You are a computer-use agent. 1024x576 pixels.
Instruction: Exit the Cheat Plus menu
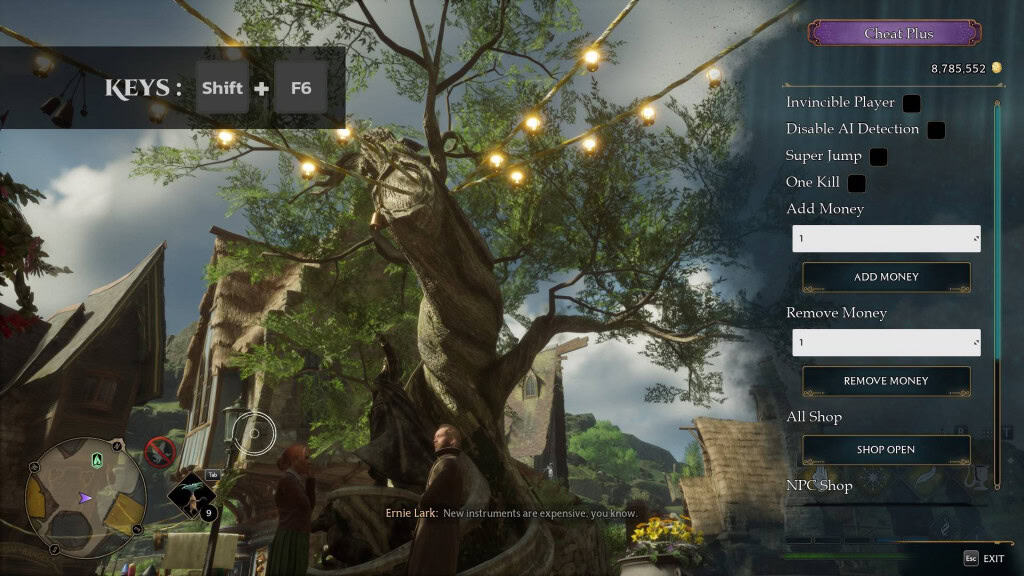[x=984, y=558]
